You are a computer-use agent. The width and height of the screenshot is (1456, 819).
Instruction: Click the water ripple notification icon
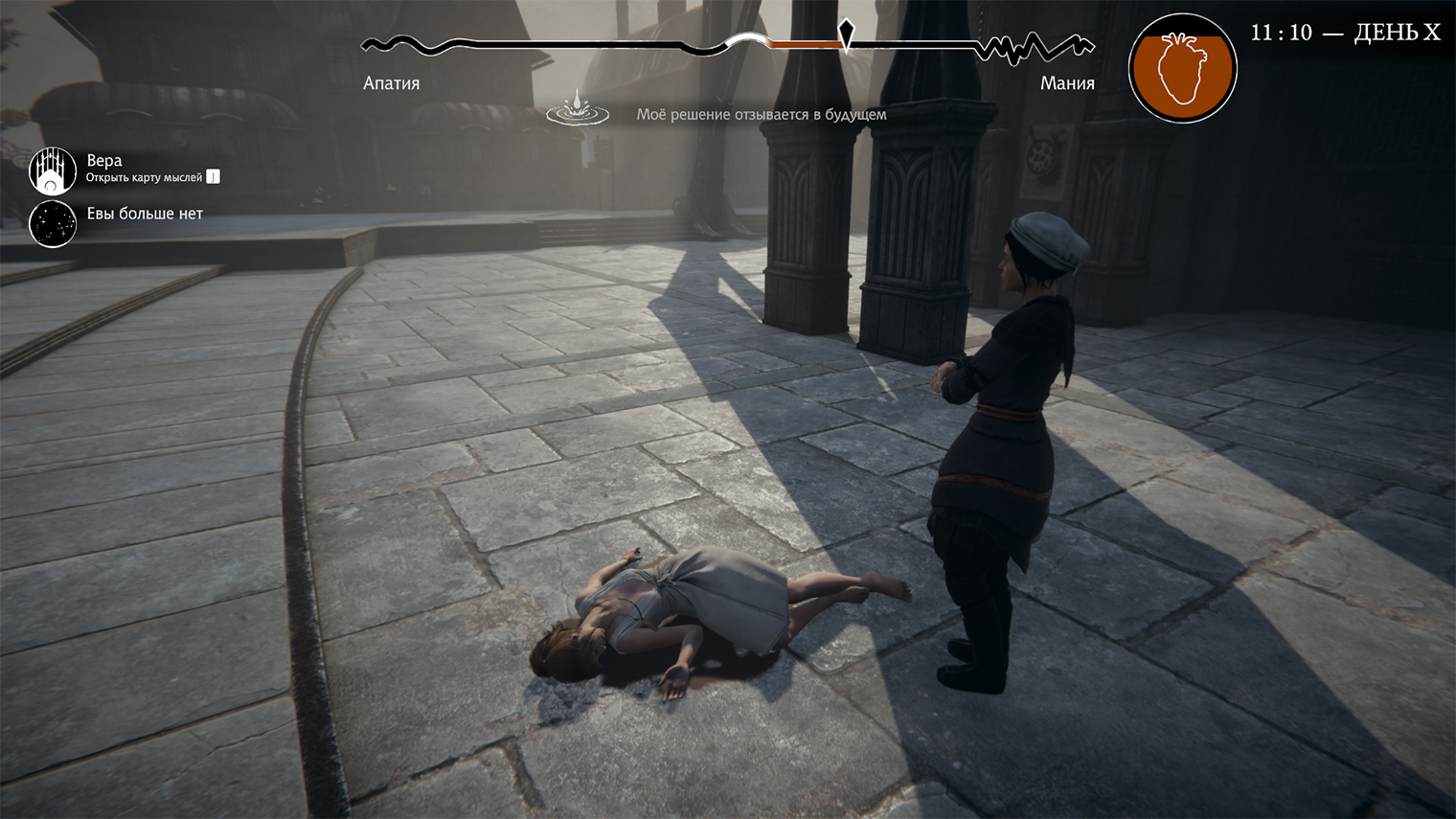578,110
